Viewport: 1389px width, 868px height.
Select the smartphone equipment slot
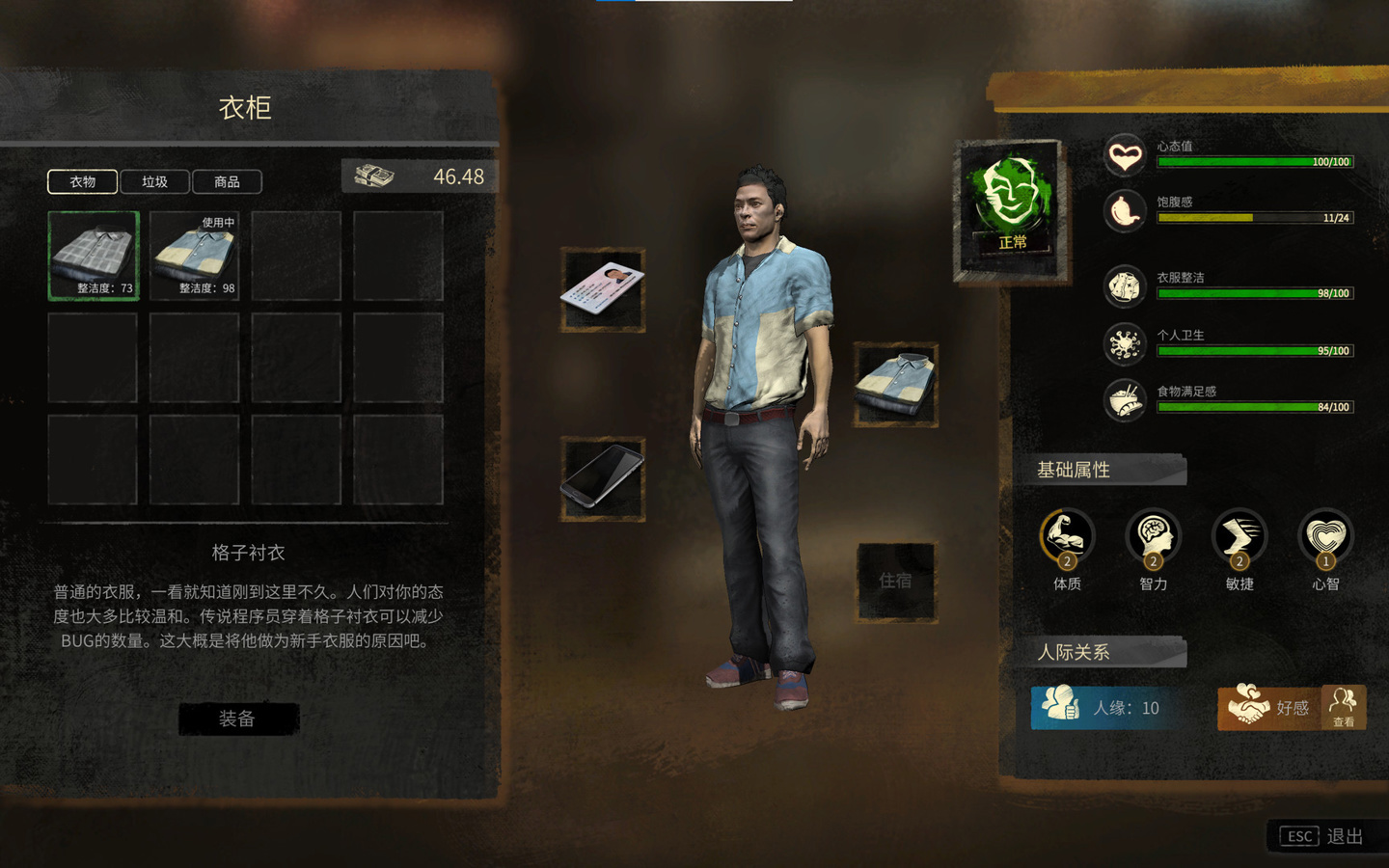coord(603,478)
